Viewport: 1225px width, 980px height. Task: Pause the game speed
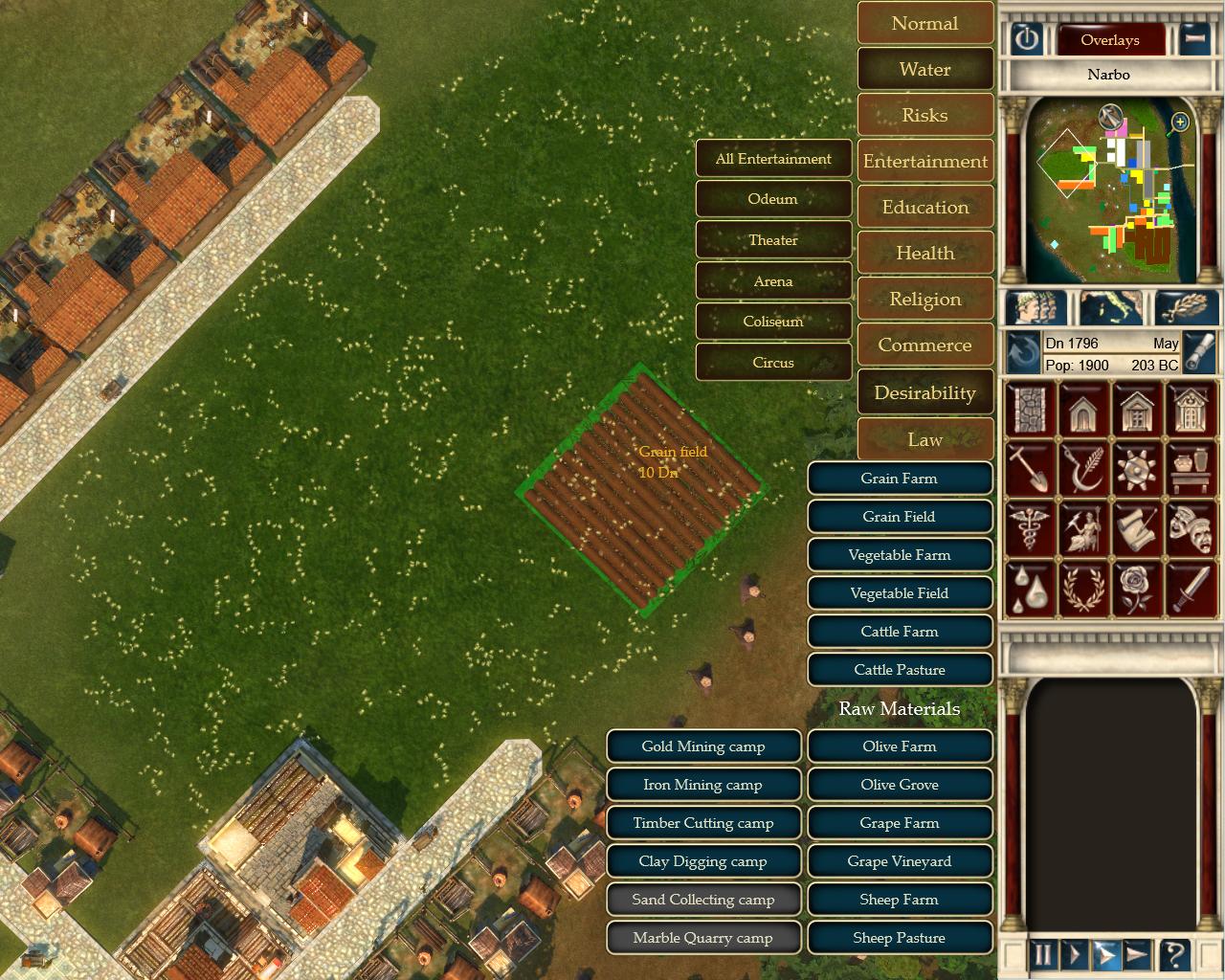[1043, 954]
